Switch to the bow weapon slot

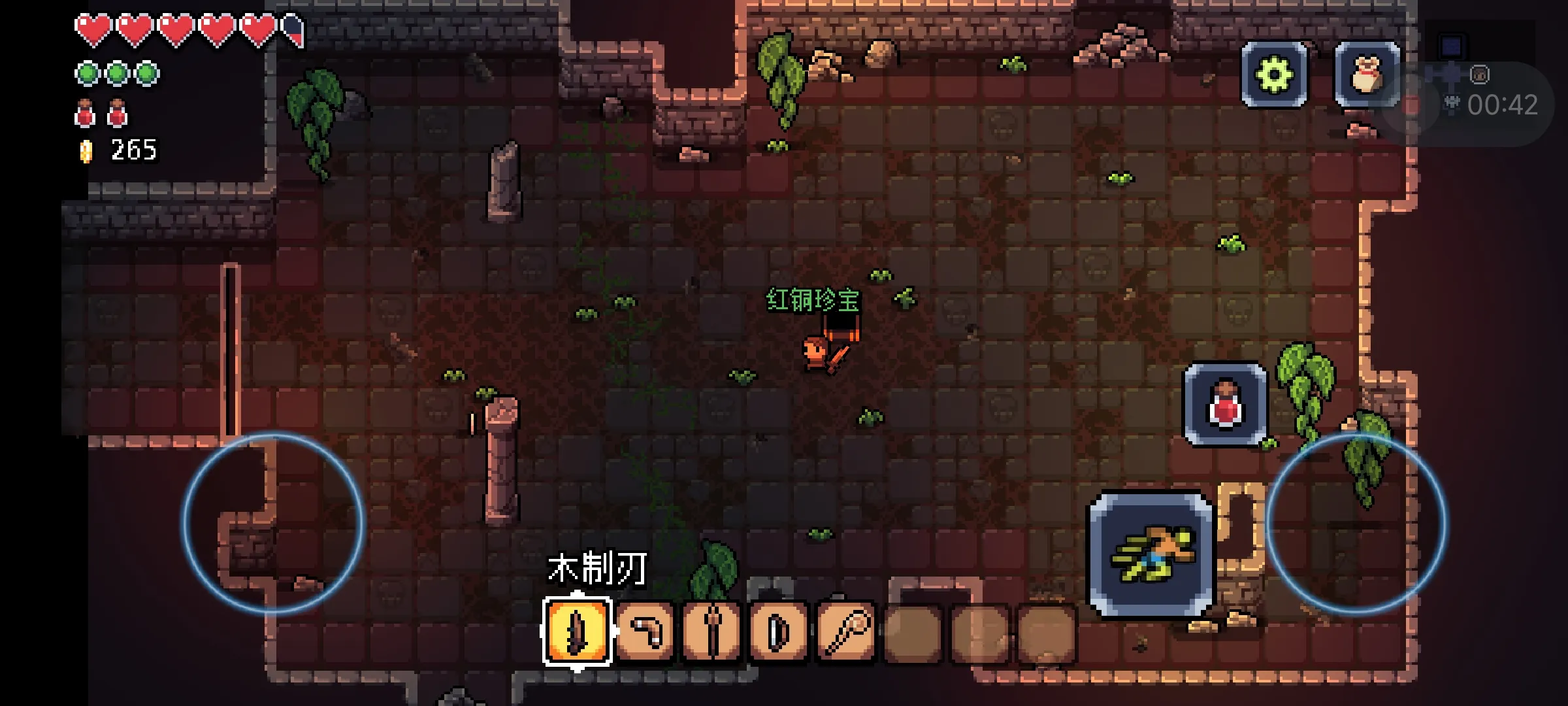779,631
